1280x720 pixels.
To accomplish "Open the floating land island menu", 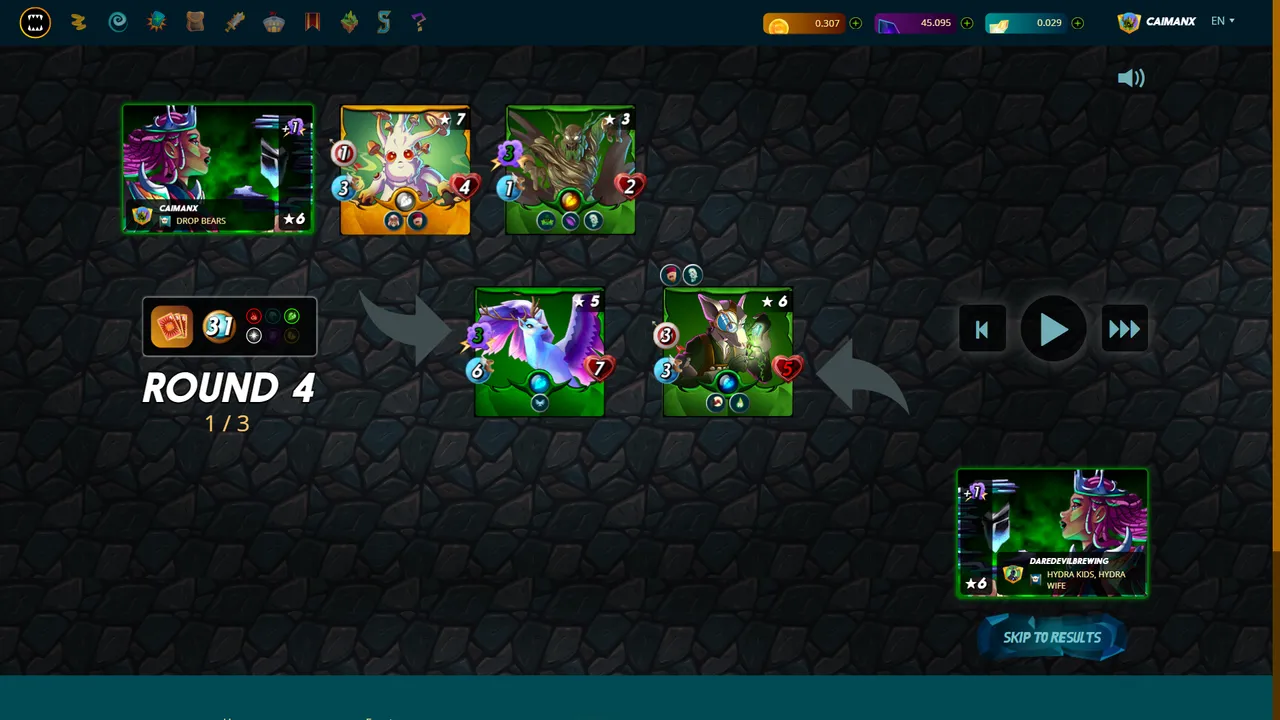I will pos(349,22).
